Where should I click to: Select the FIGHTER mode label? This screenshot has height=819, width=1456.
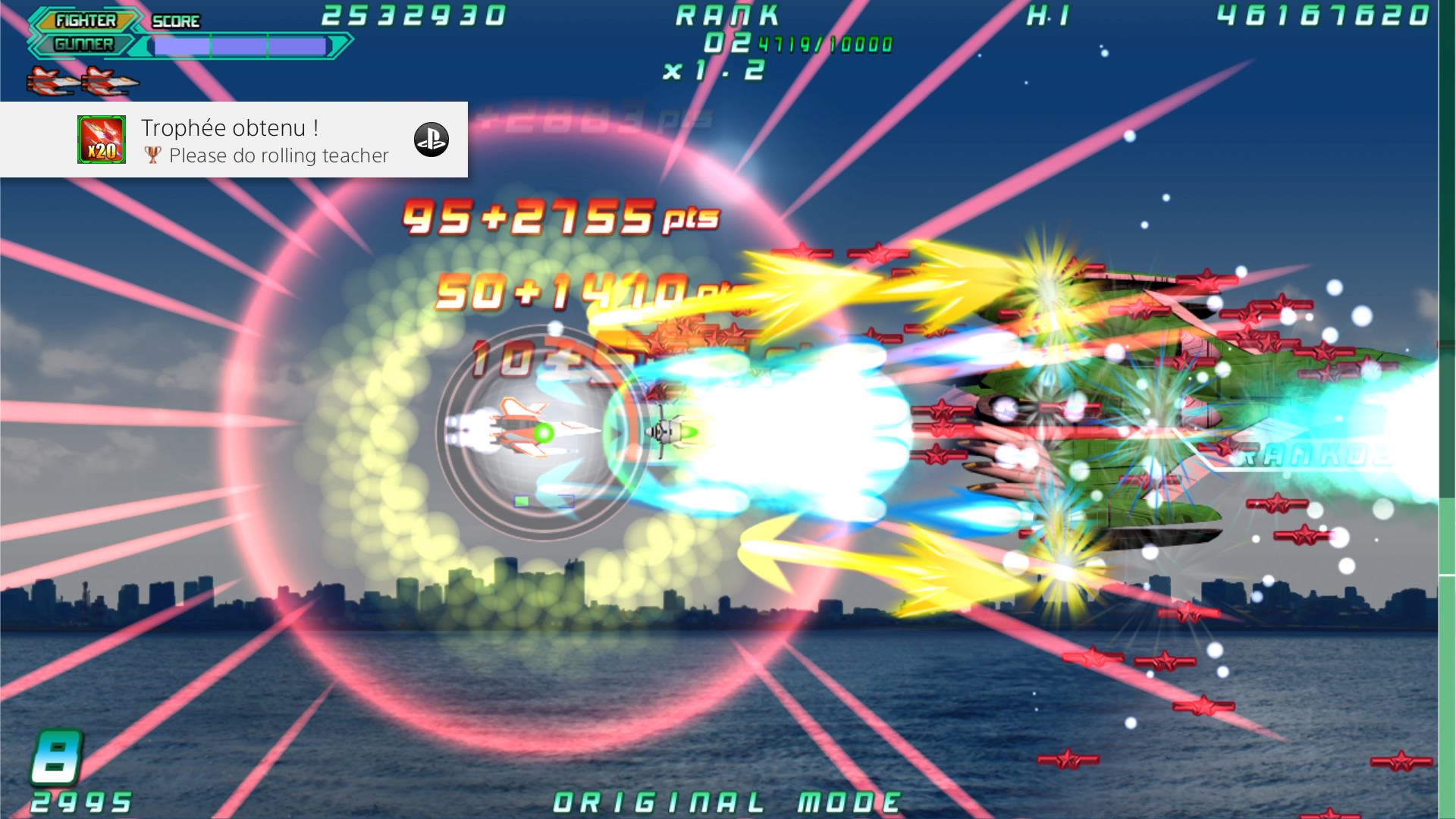86,20
